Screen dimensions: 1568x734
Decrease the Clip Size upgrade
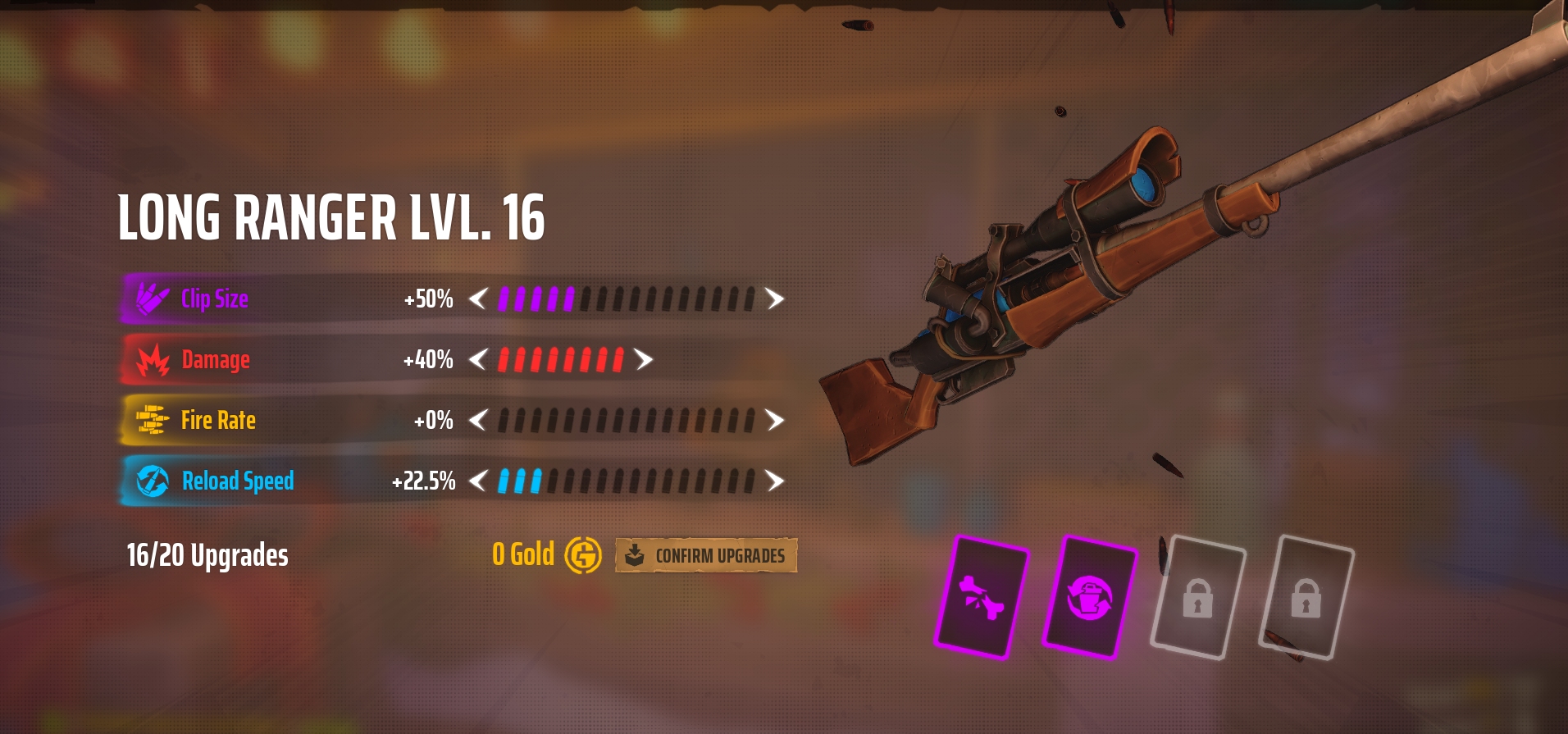coord(478,299)
